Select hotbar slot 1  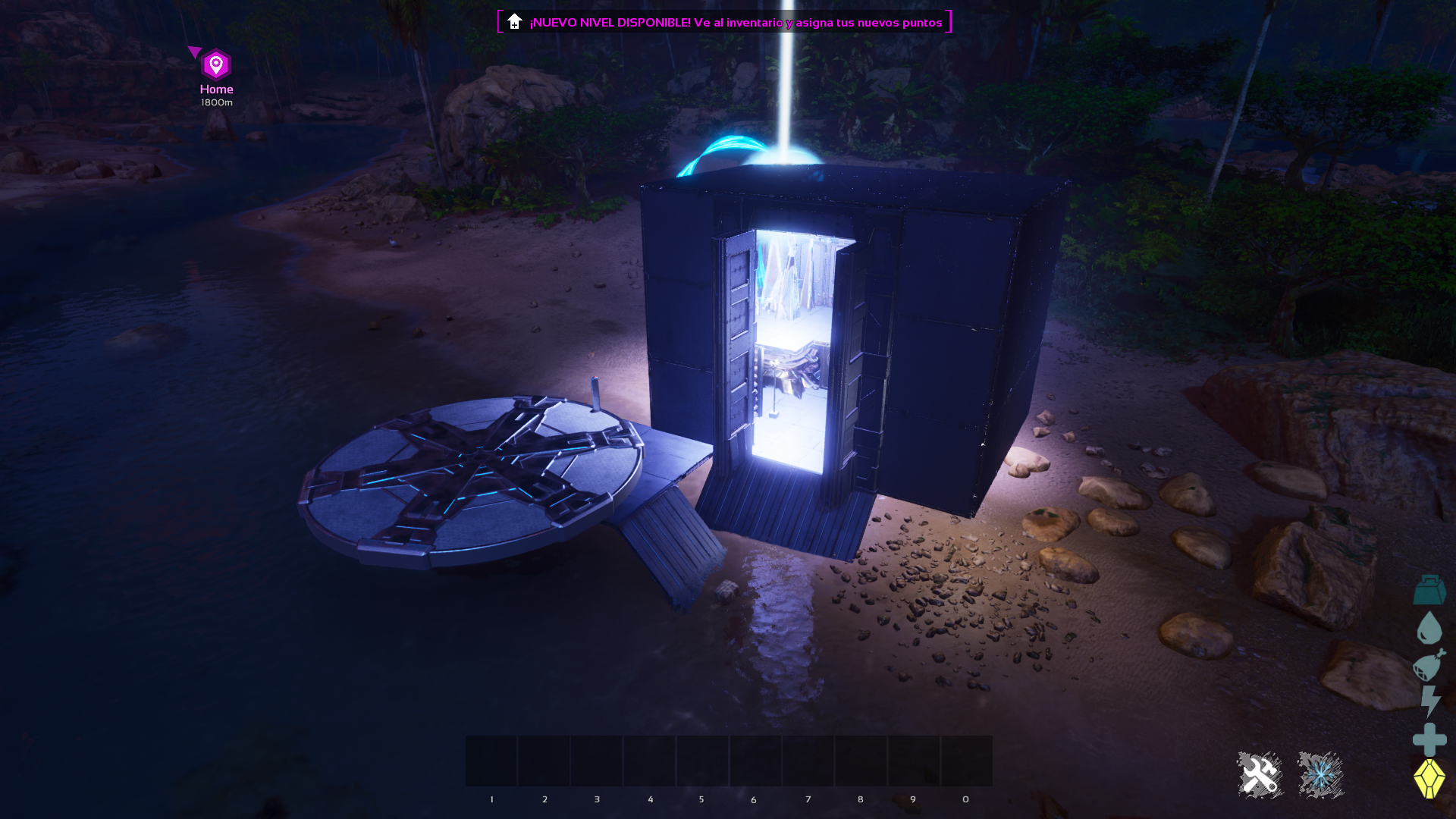(x=491, y=761)
